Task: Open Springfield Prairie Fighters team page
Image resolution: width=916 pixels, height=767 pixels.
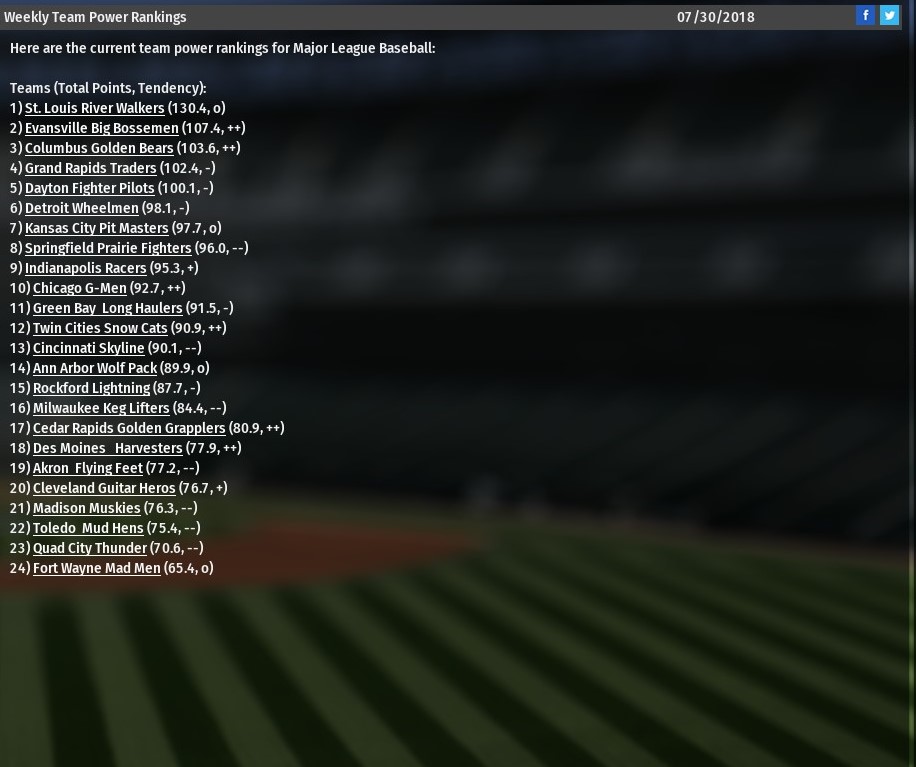Action: coord(108,248)
